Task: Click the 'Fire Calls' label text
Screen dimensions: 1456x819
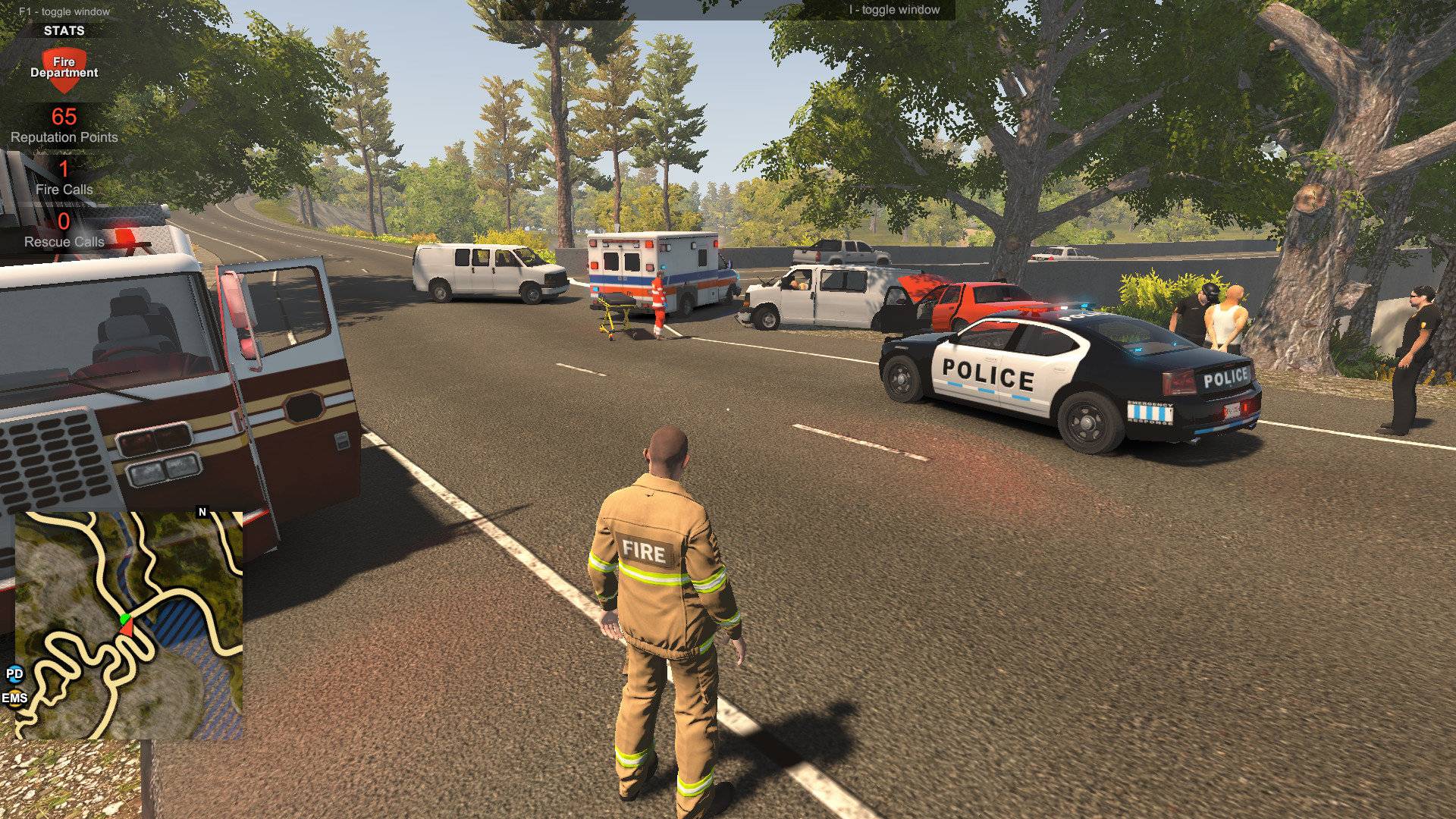Action: (64, 189)
